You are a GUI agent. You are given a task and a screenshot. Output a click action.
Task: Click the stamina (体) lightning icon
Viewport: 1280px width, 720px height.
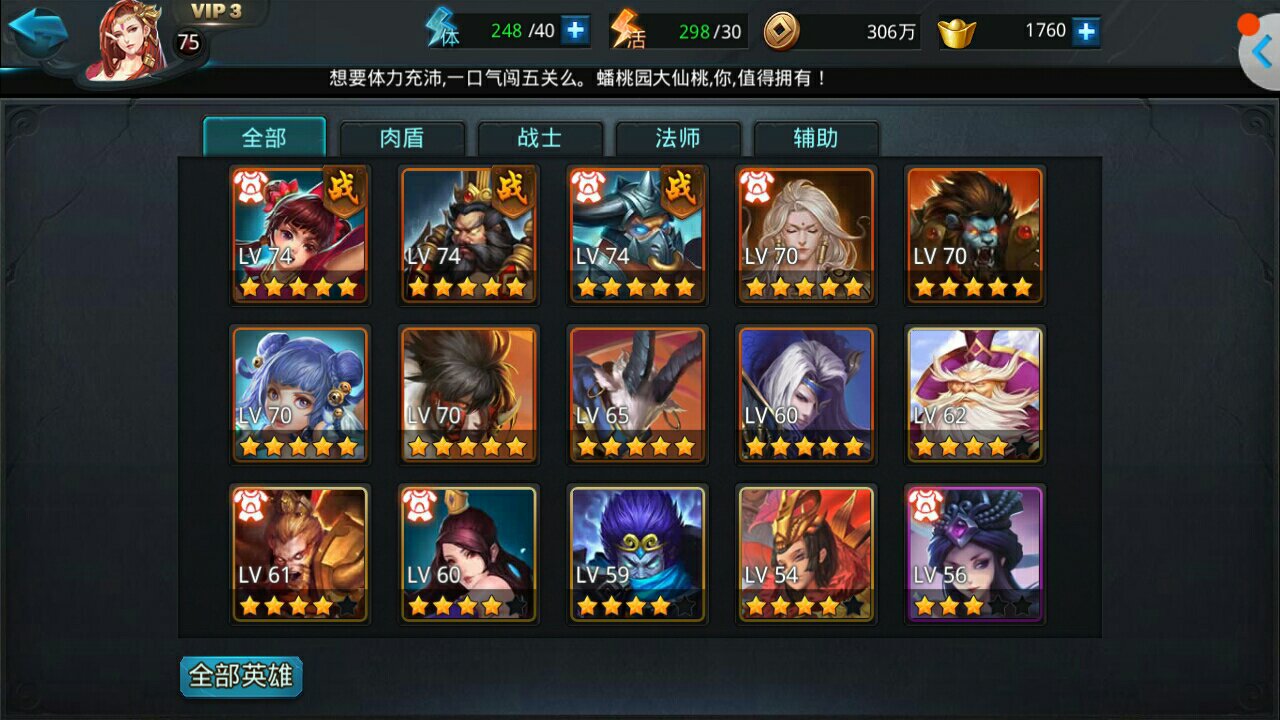pos(440,28)
